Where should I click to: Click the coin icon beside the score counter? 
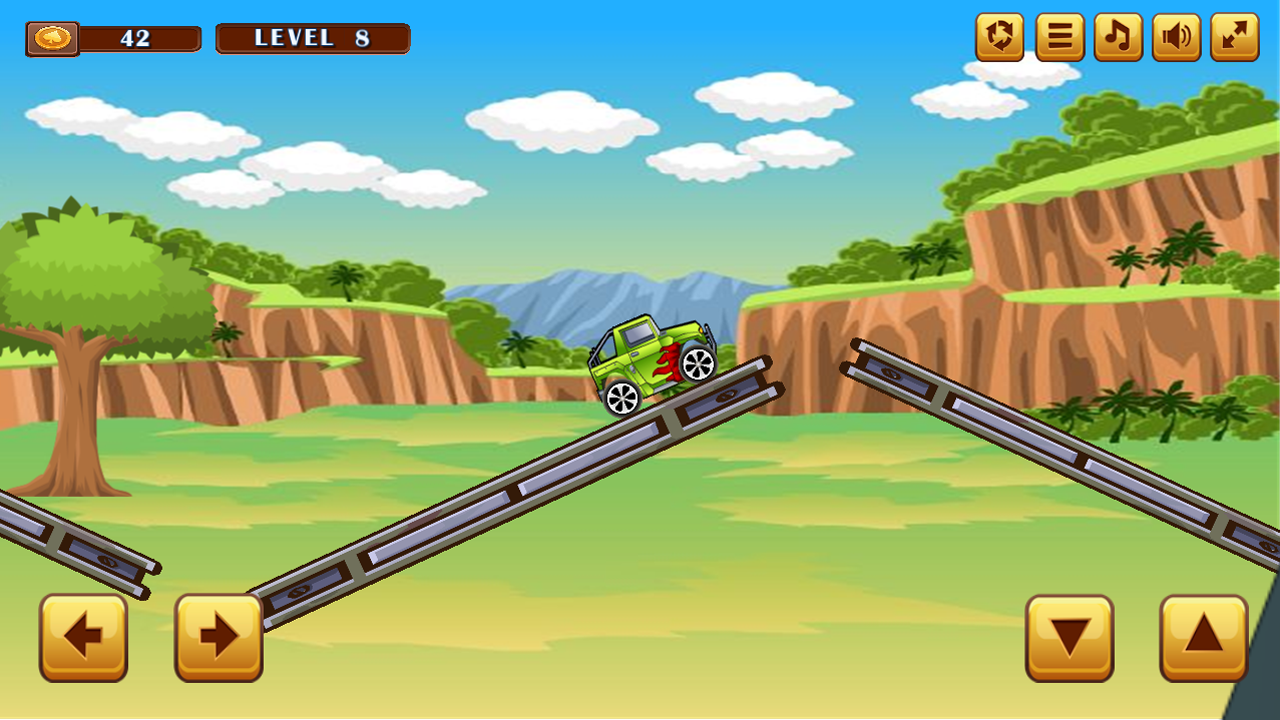[x=52, y=37]
